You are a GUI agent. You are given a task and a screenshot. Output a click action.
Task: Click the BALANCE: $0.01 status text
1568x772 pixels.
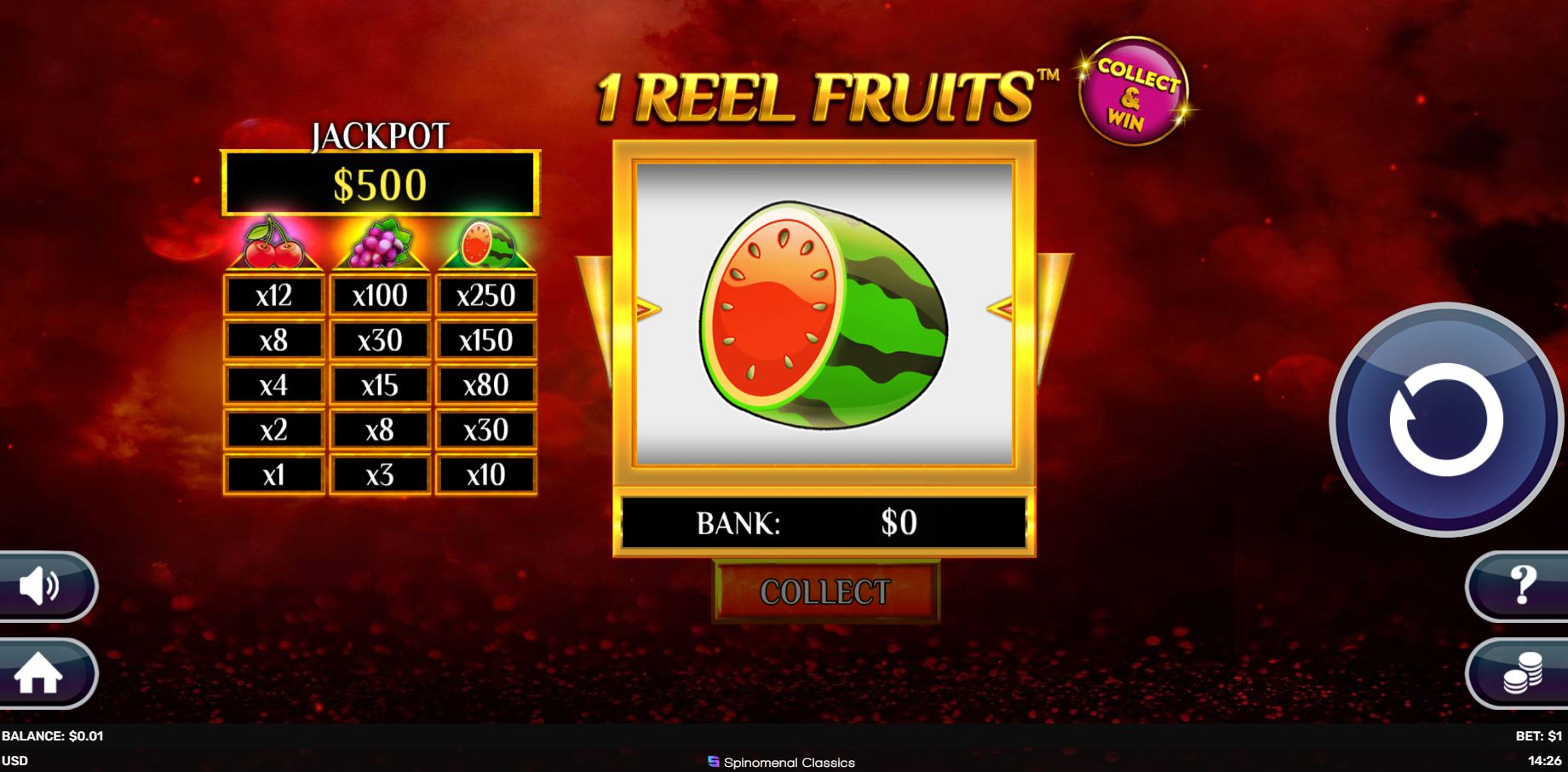(51, 738)
